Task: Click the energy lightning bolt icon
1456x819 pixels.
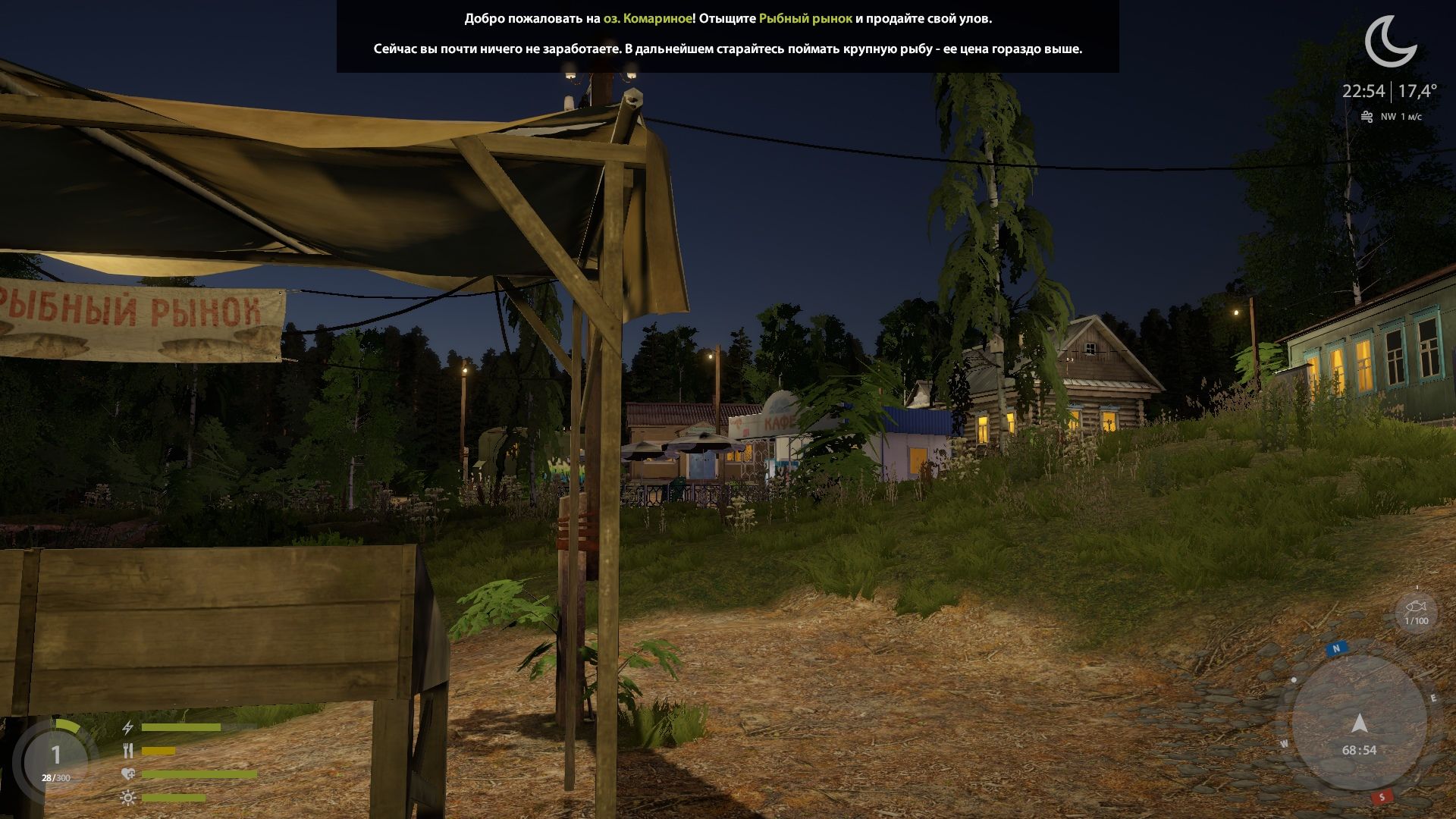Action: point(127,727)
